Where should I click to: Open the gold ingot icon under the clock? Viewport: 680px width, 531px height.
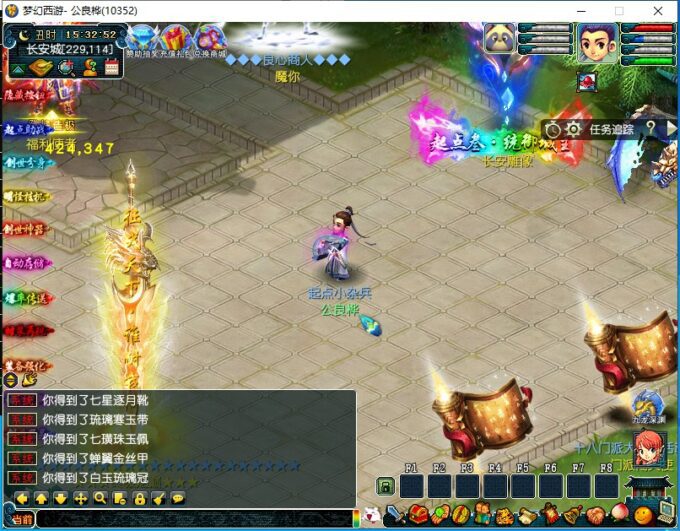tap(40, 68)
